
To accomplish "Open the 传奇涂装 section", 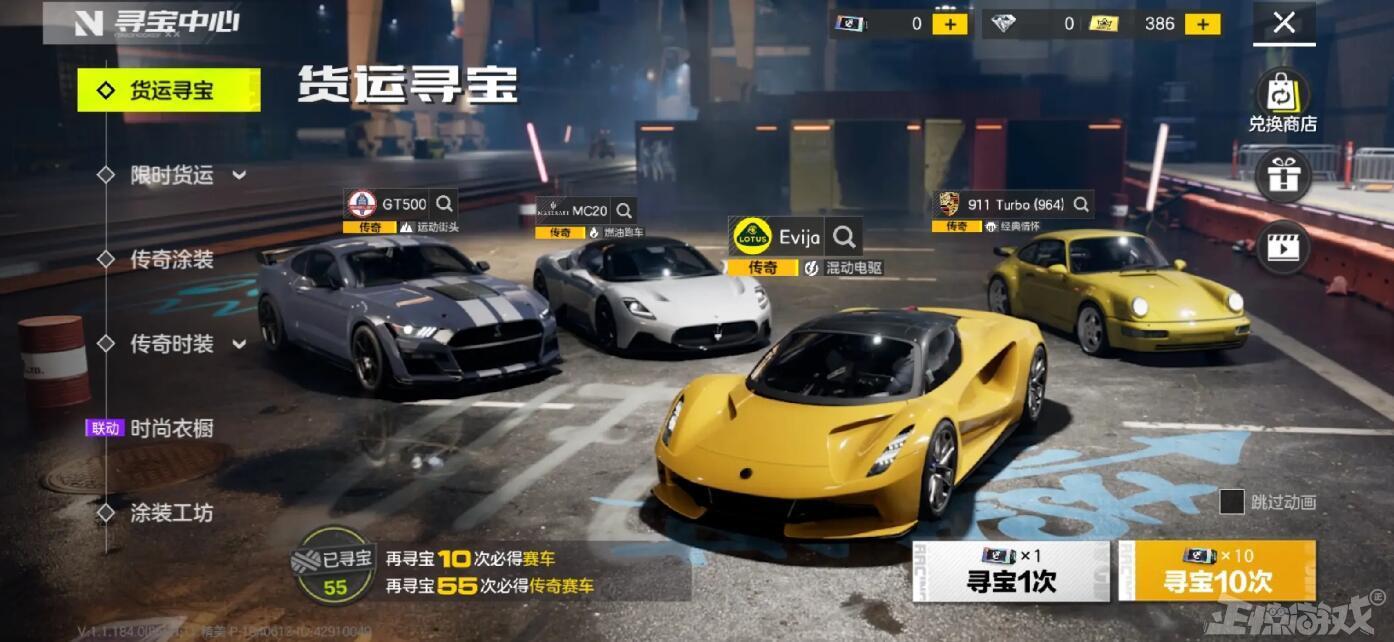I will (x=171, y=260).
